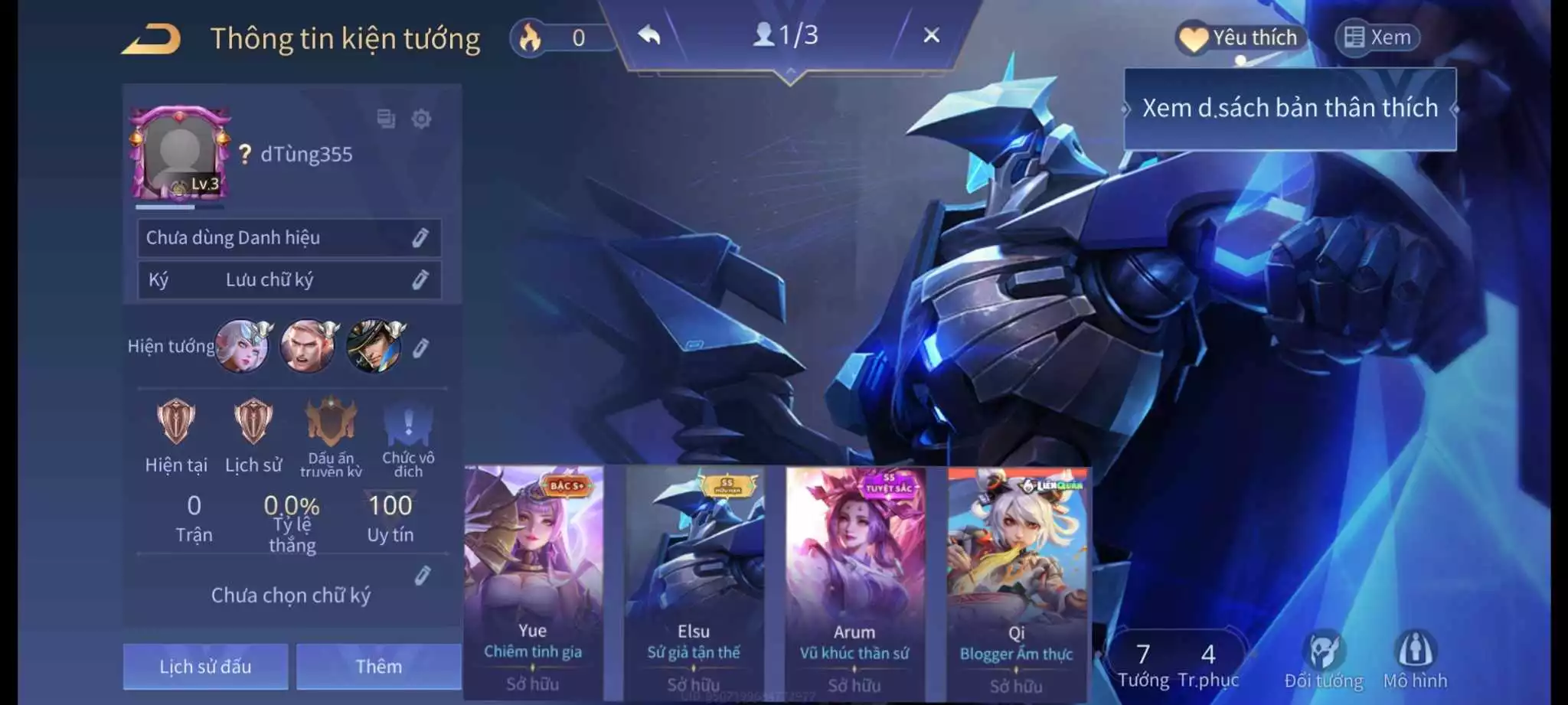
Task: Open the Xem list button
Action: pyautogui.click(x=1378, y=38)
